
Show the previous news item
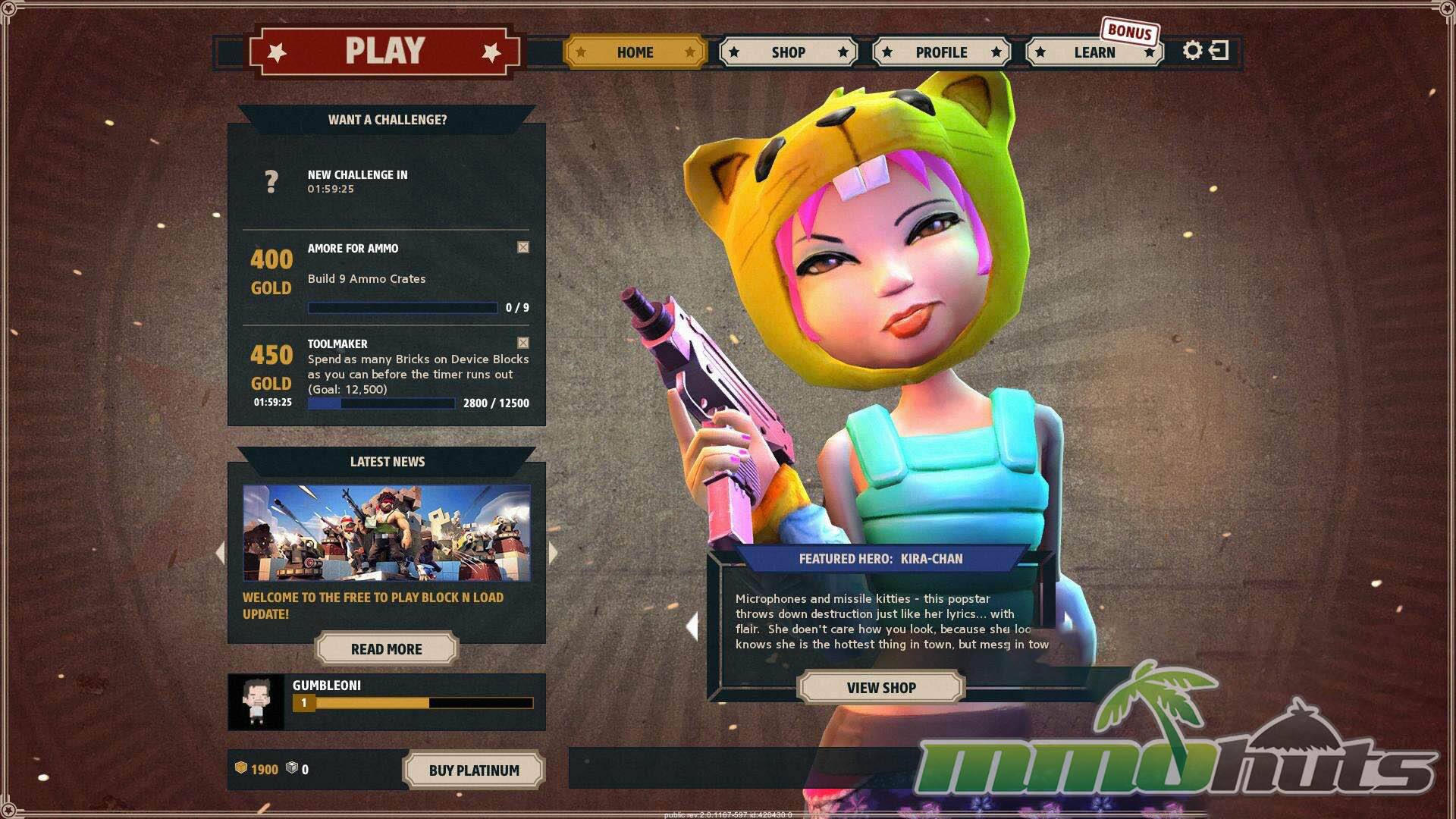(221, 553)
